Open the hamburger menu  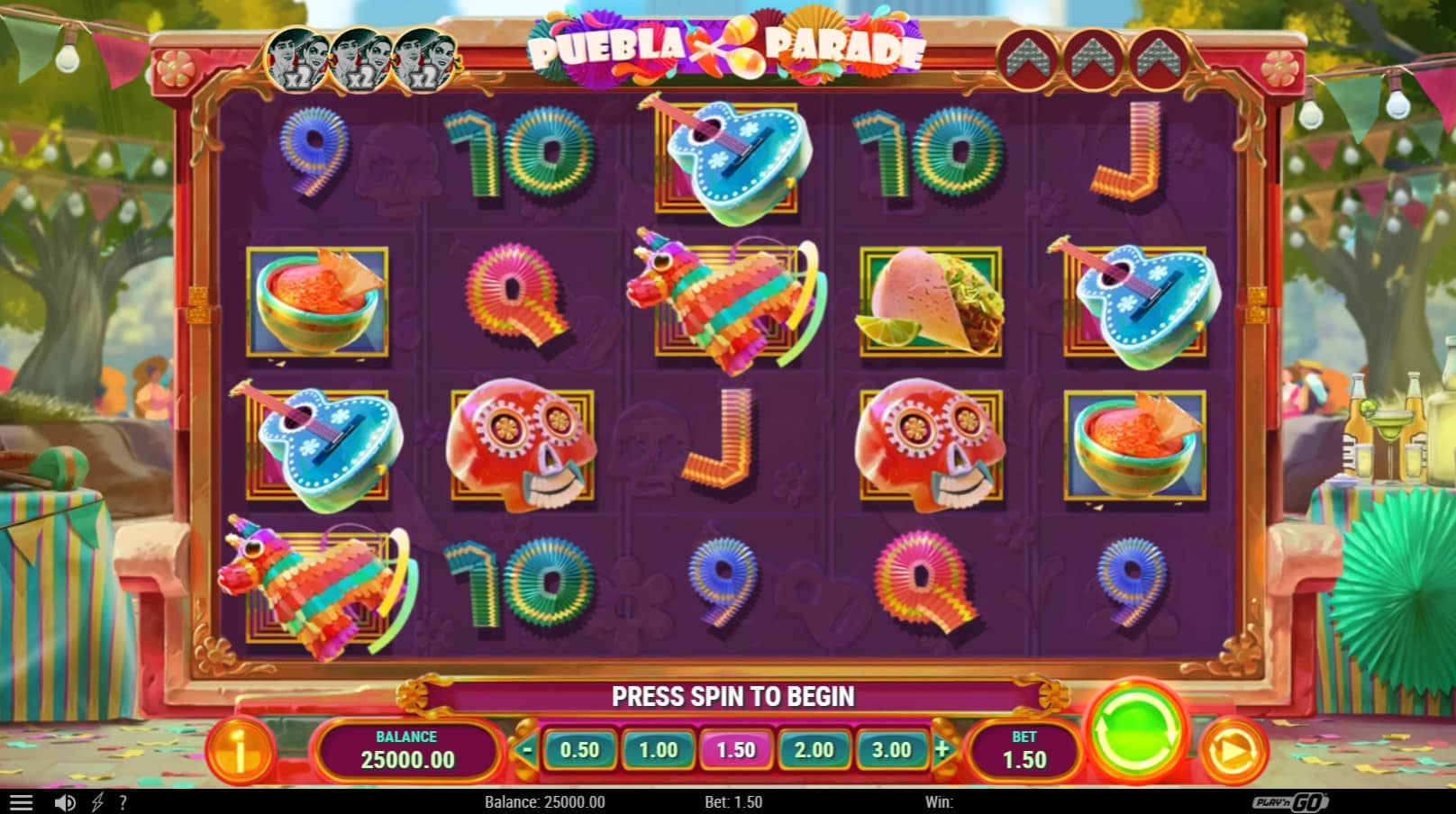click(21, 802)
